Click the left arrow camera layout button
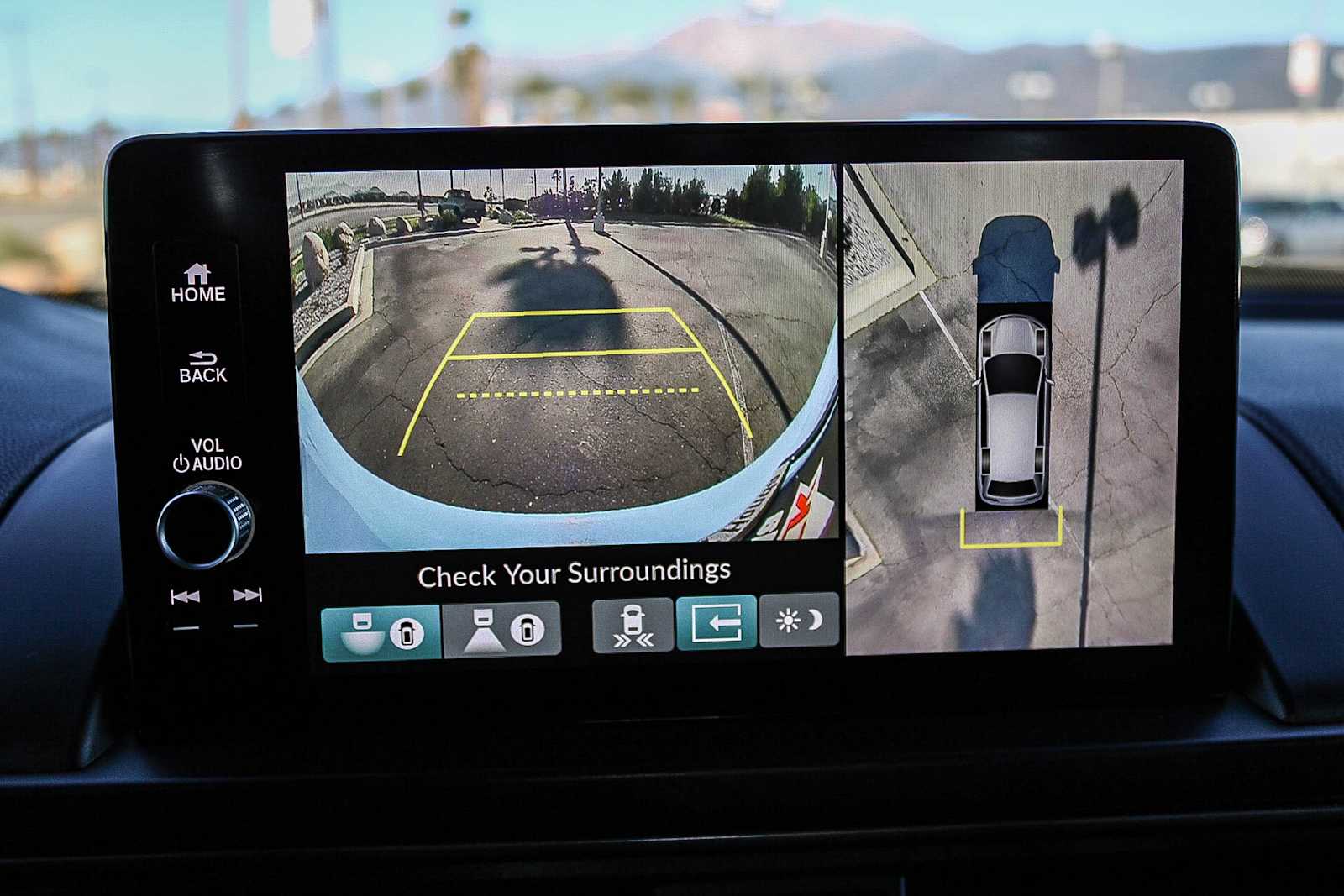This screenshot has width=1344, height=896. coord(716,623)
